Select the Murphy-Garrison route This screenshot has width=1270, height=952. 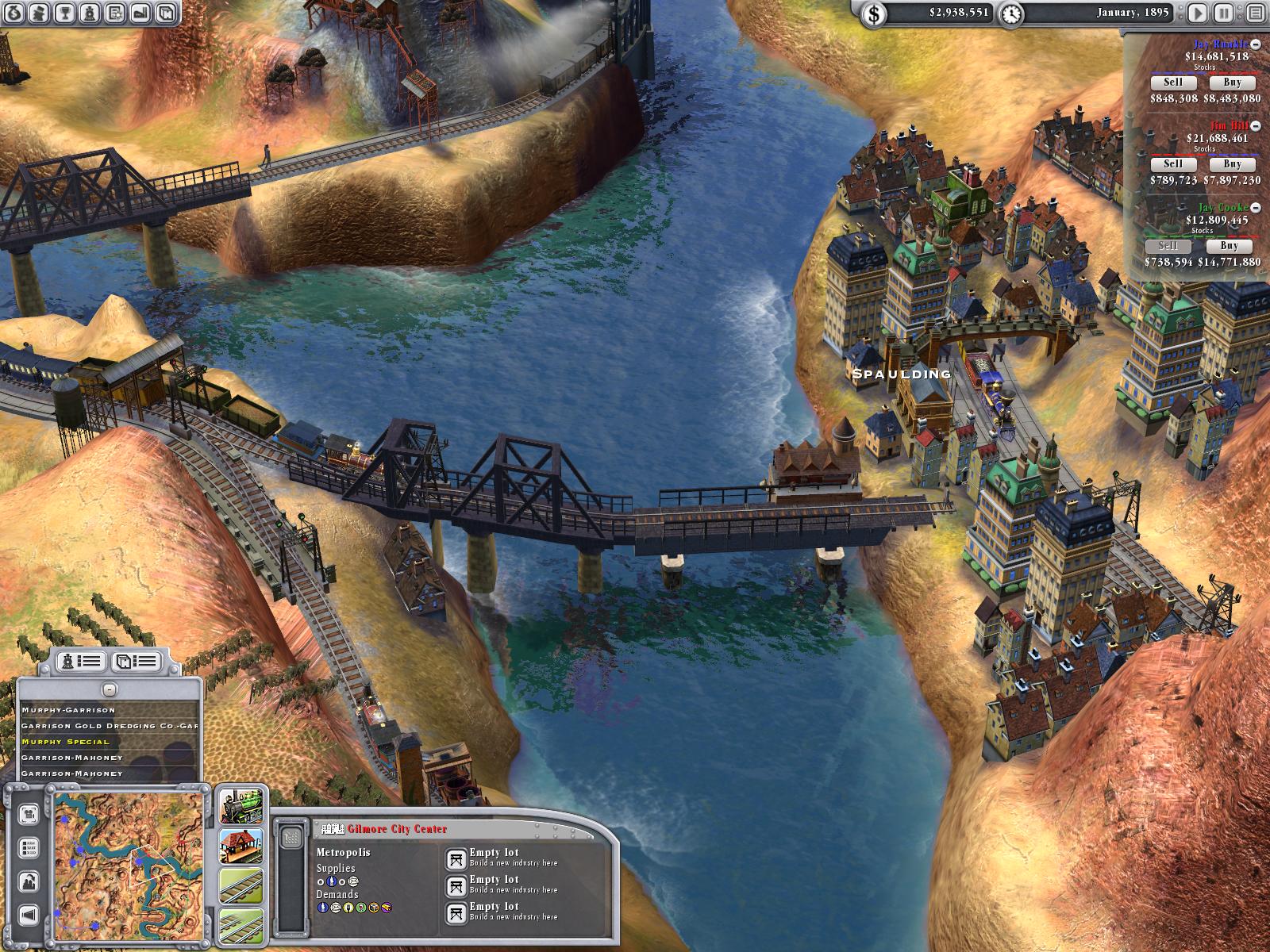point(68,710)
